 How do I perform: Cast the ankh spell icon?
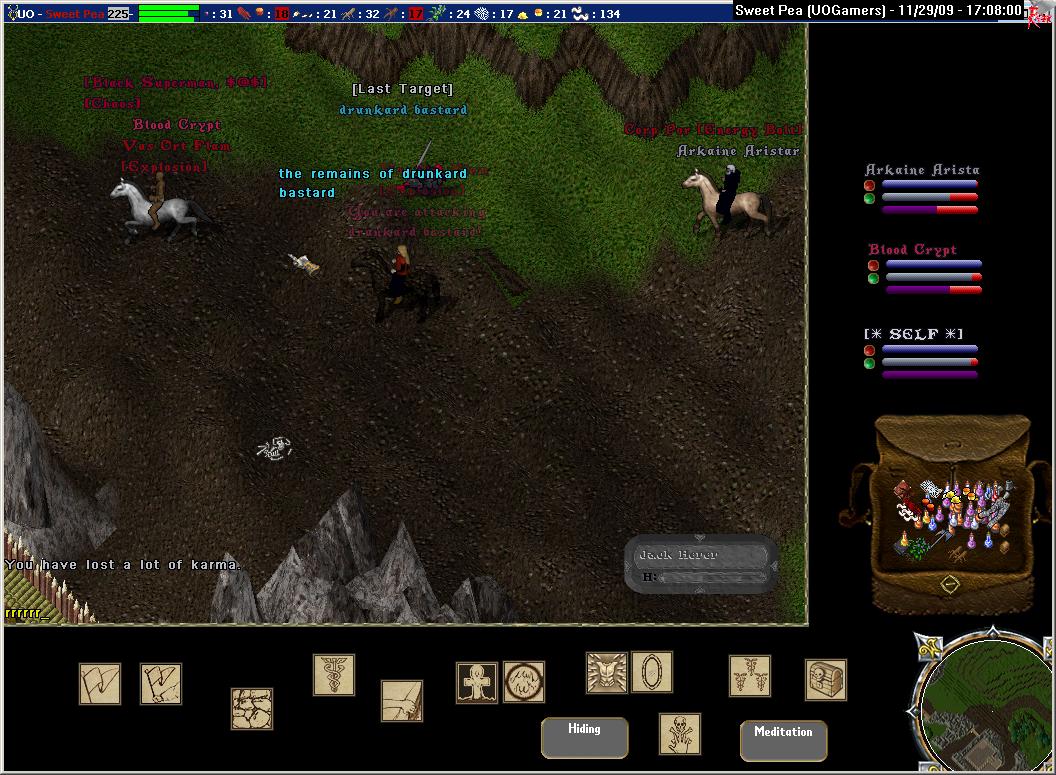tap(477, 682)
